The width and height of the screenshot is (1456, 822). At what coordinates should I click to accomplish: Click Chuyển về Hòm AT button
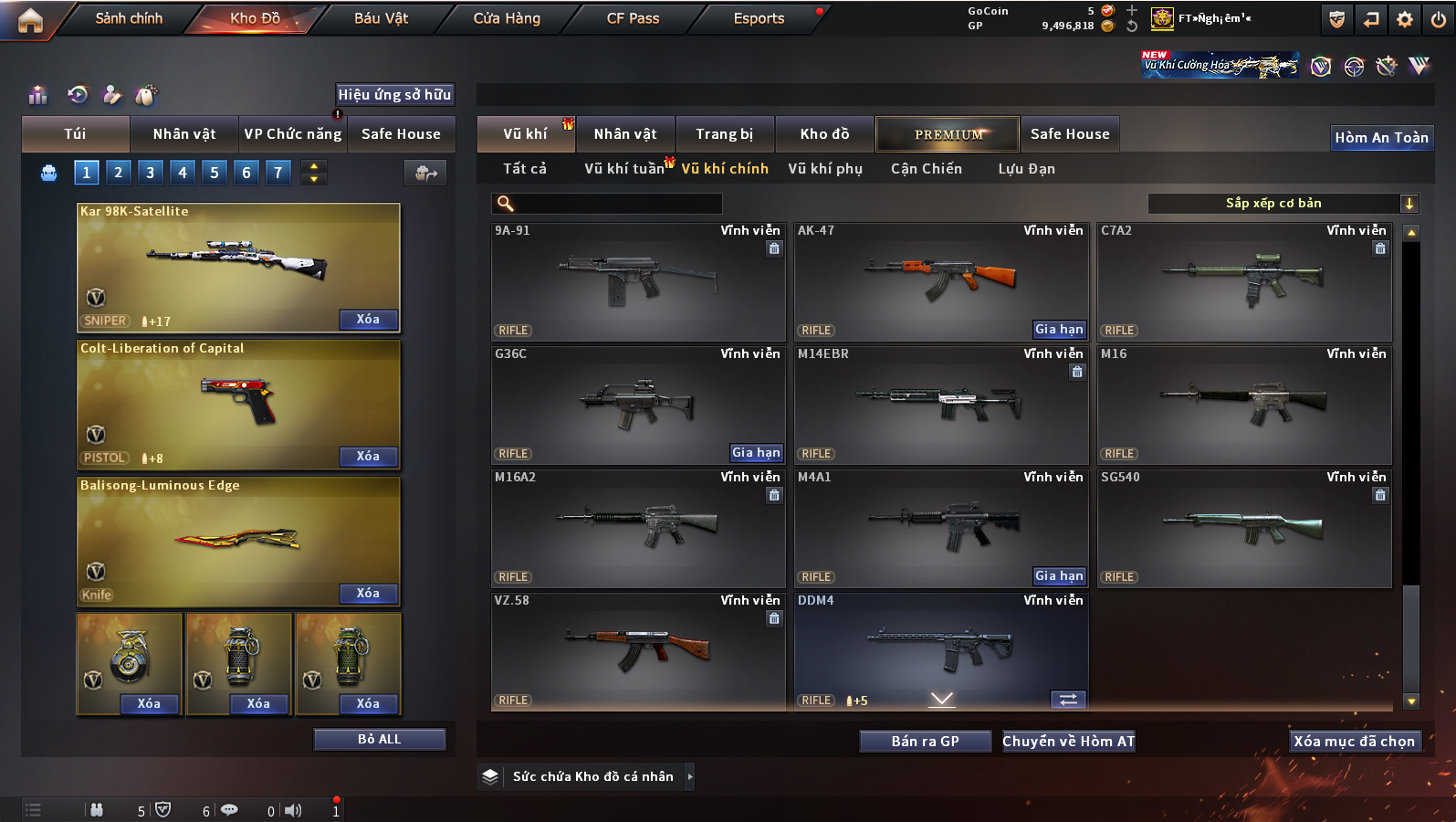(1068, 742)
